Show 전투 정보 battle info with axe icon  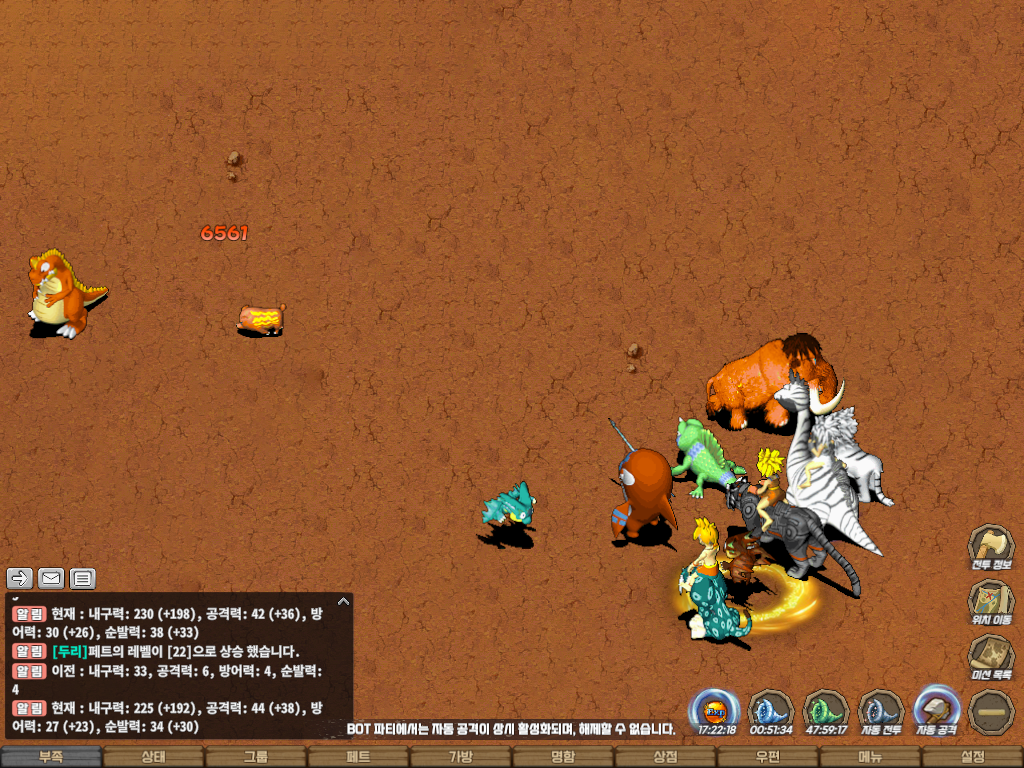[990, 548]
